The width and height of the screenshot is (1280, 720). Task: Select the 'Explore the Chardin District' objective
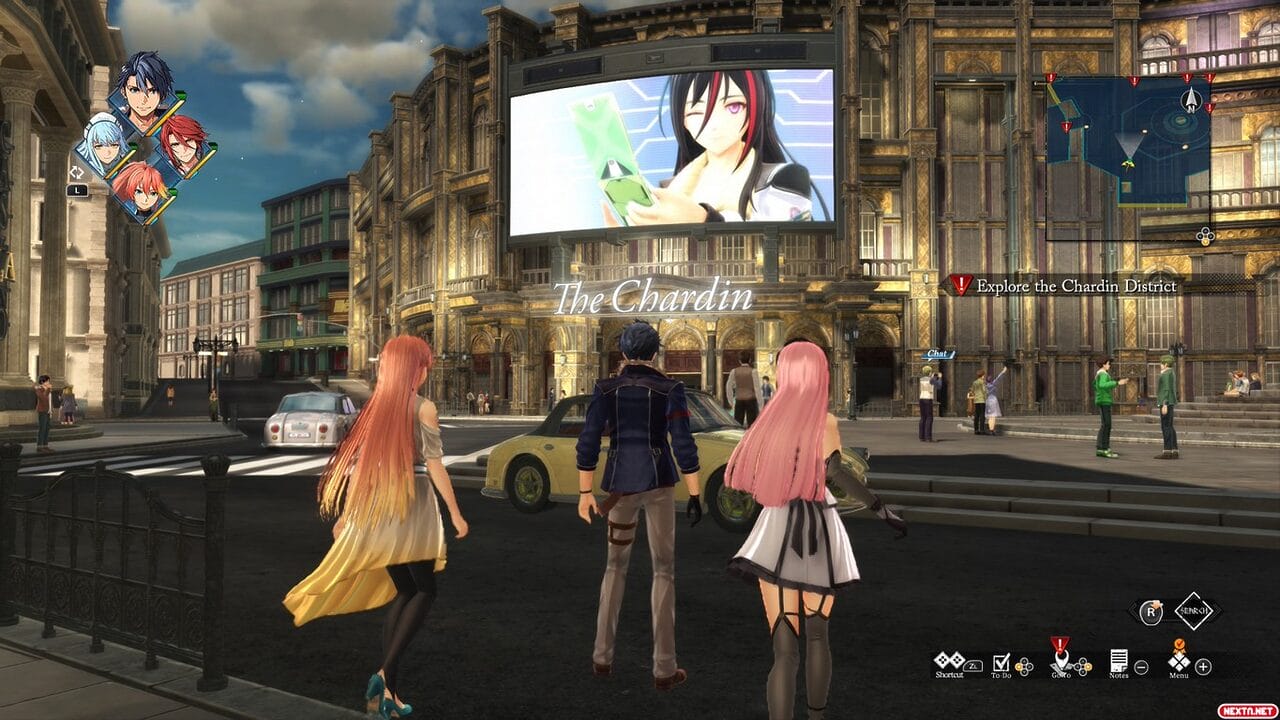click(1075, 286)
